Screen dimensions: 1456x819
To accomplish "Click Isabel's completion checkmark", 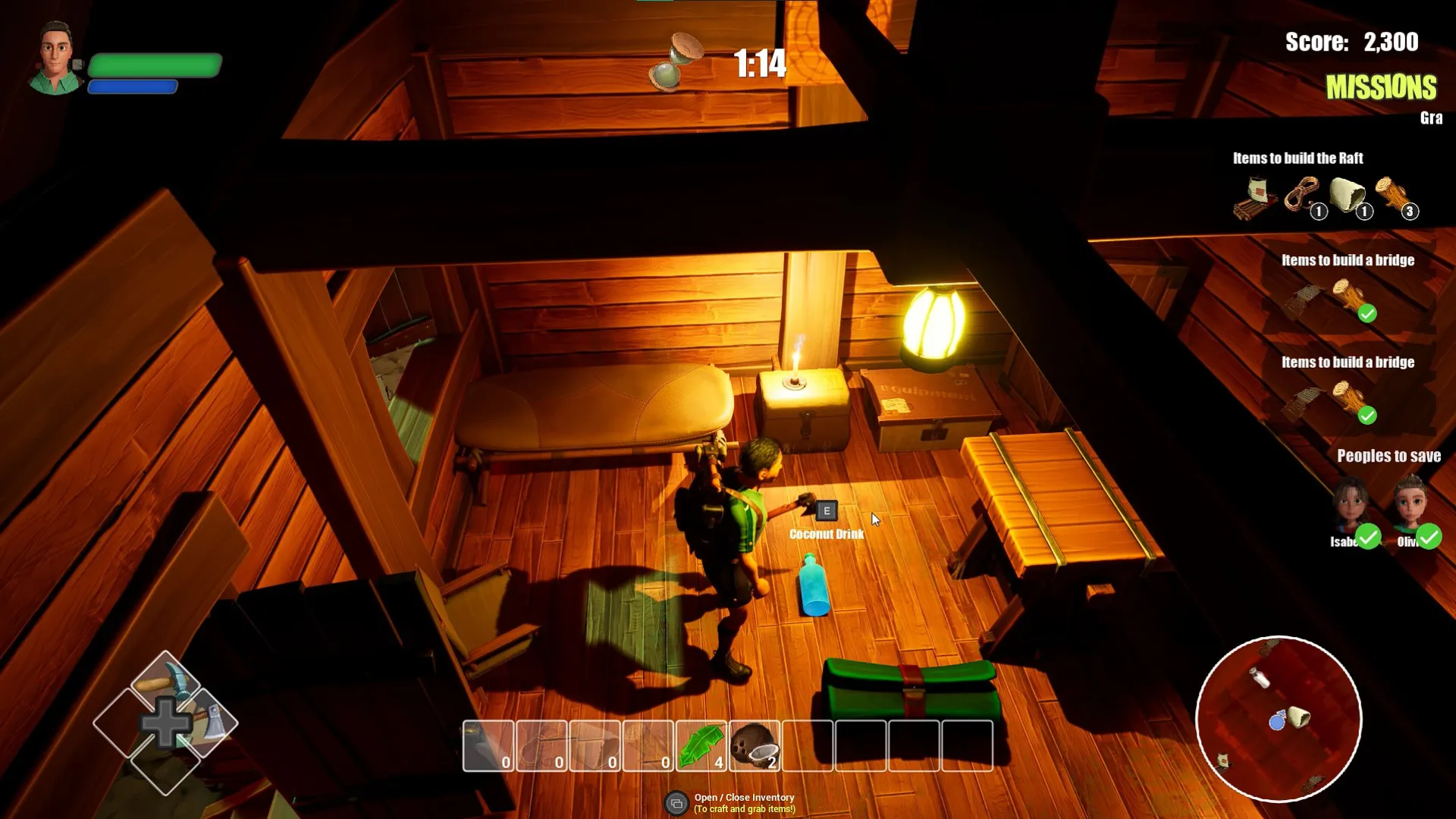I will click(1367, 537).
